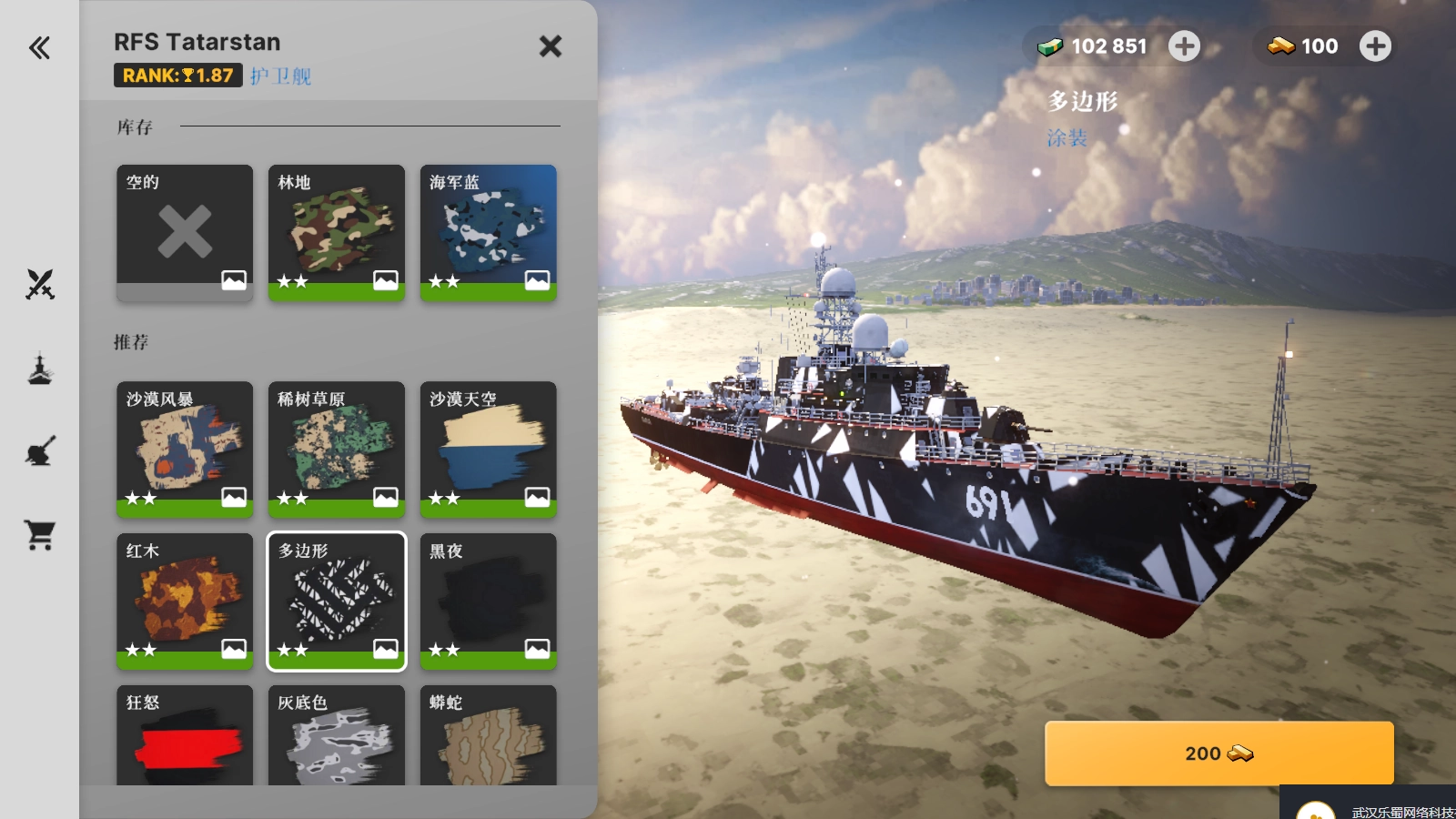This screenshot has width=1456, height=819.
Task: Open the crossed swords battle menu
Action: point(40,285)
